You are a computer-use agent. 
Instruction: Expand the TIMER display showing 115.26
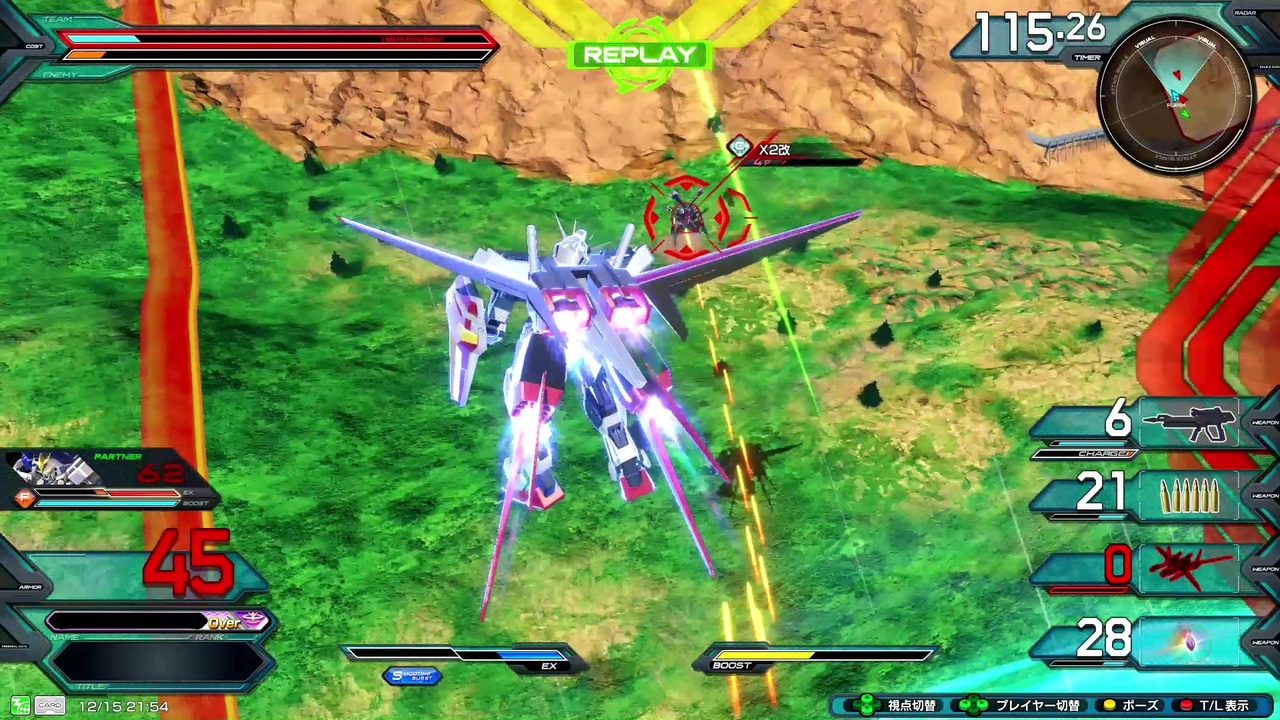coord(1035,33)
